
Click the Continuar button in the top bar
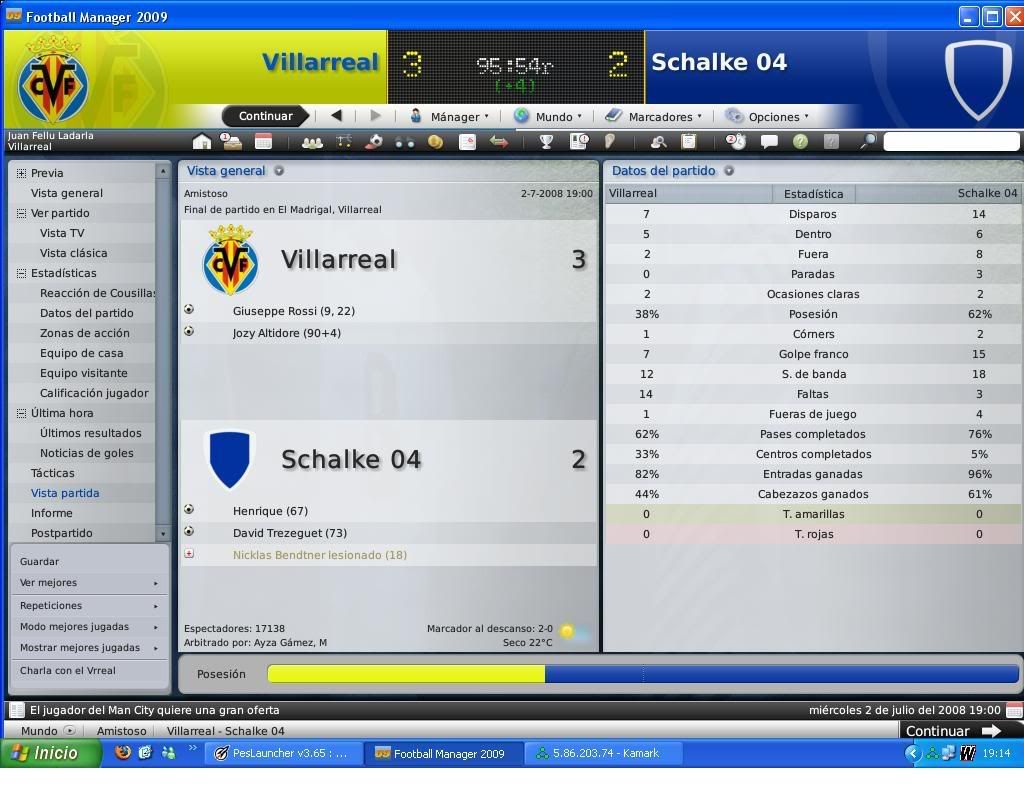tap(265, 116)
